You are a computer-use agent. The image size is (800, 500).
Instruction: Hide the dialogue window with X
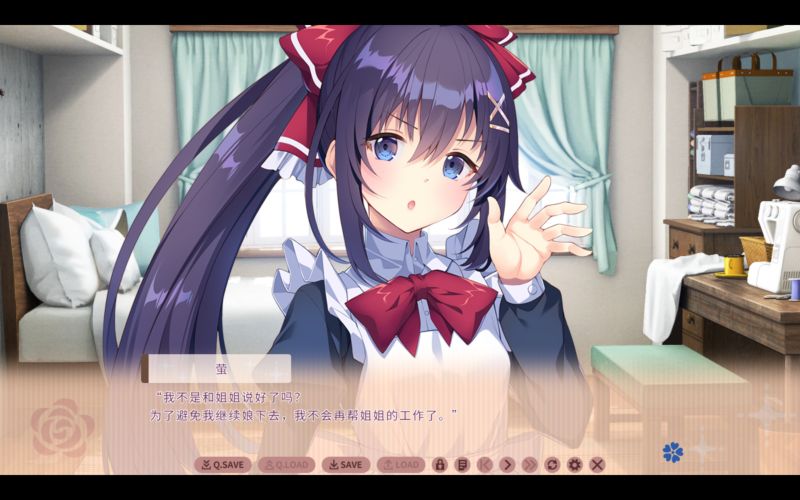[x=597, y=464]
